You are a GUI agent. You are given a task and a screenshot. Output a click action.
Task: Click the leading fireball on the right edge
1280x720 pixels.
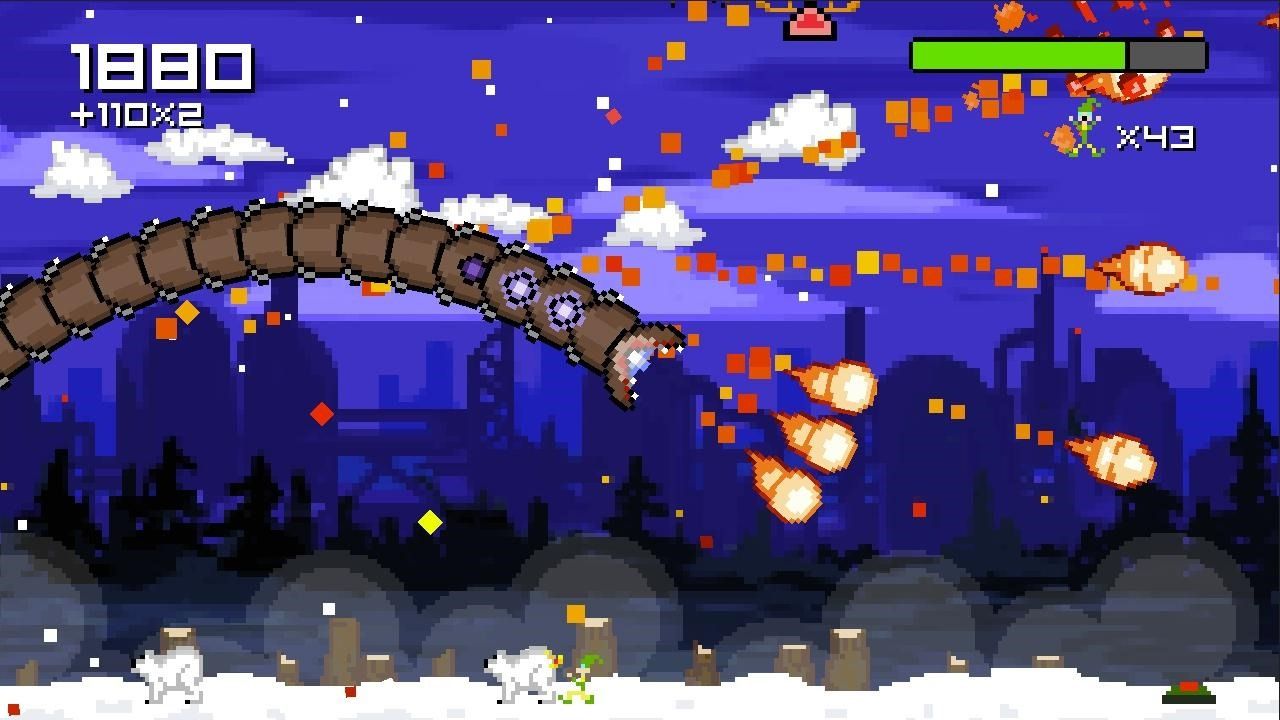pyautogui.click(x=1150, y=268)
